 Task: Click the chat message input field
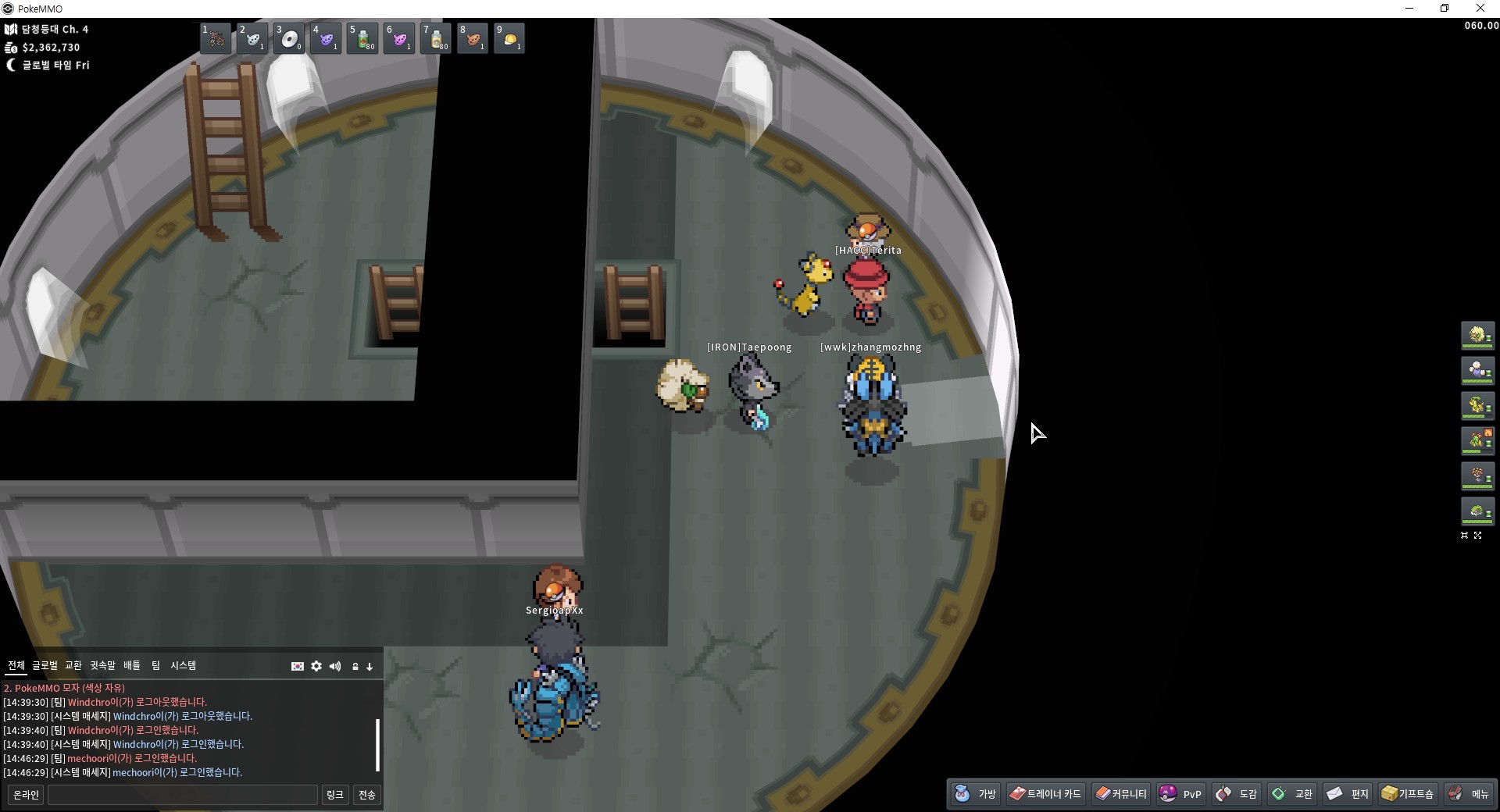[x=183, y=795]
